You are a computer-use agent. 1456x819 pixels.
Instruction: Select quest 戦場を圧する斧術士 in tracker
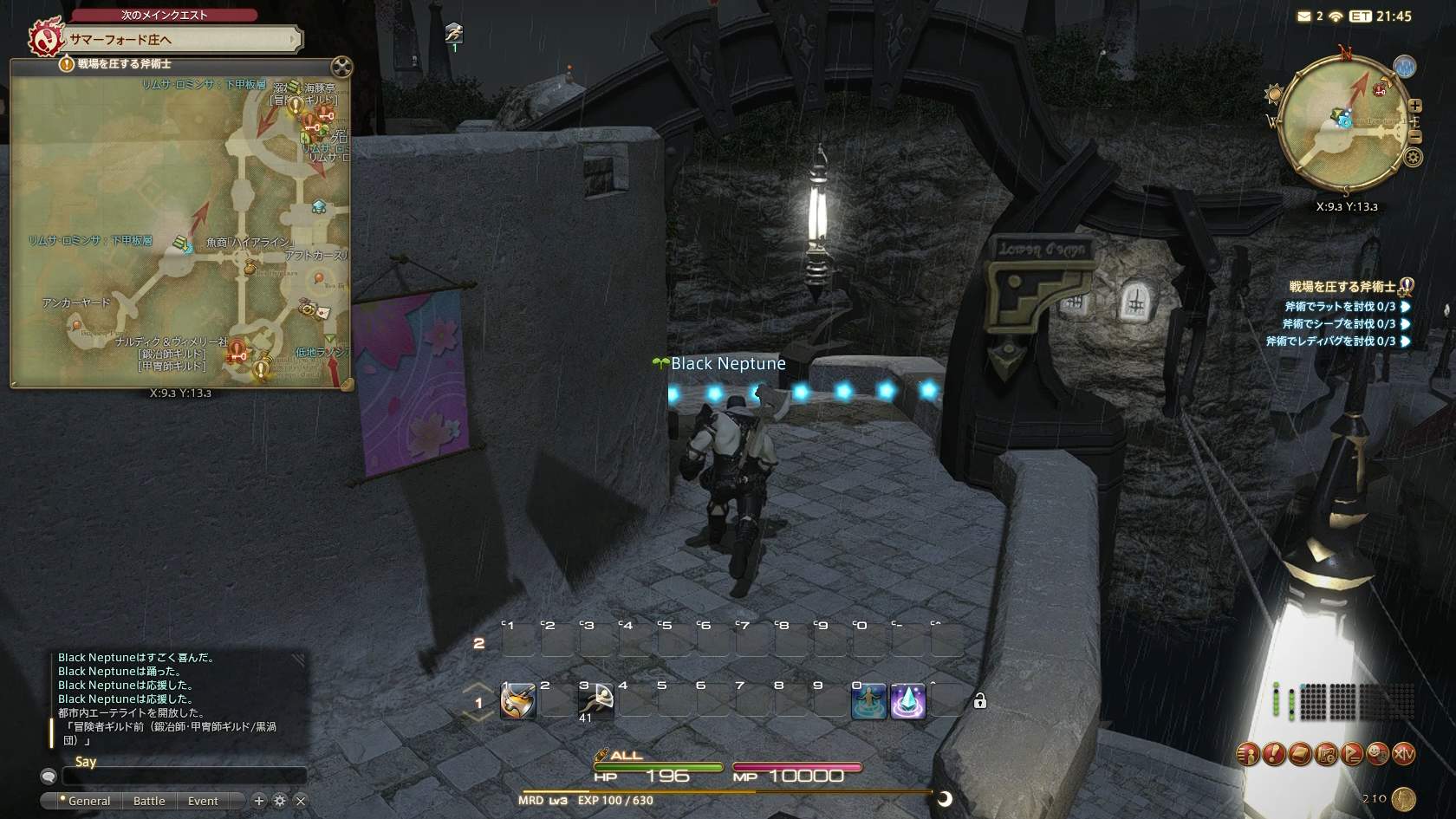click(x=1342, y=287)
